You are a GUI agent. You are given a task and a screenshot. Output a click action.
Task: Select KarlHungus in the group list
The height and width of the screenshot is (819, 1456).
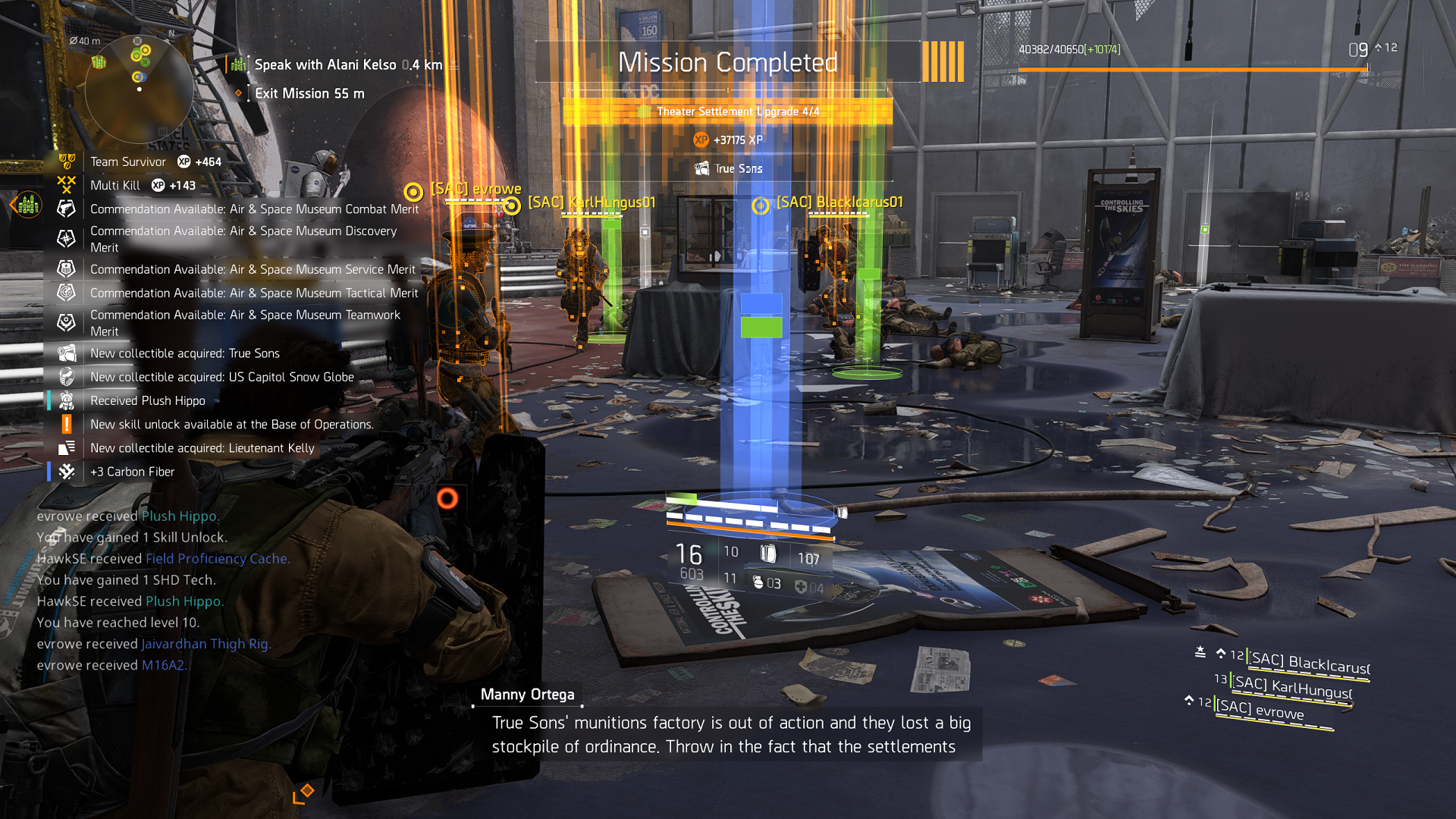1292,688
